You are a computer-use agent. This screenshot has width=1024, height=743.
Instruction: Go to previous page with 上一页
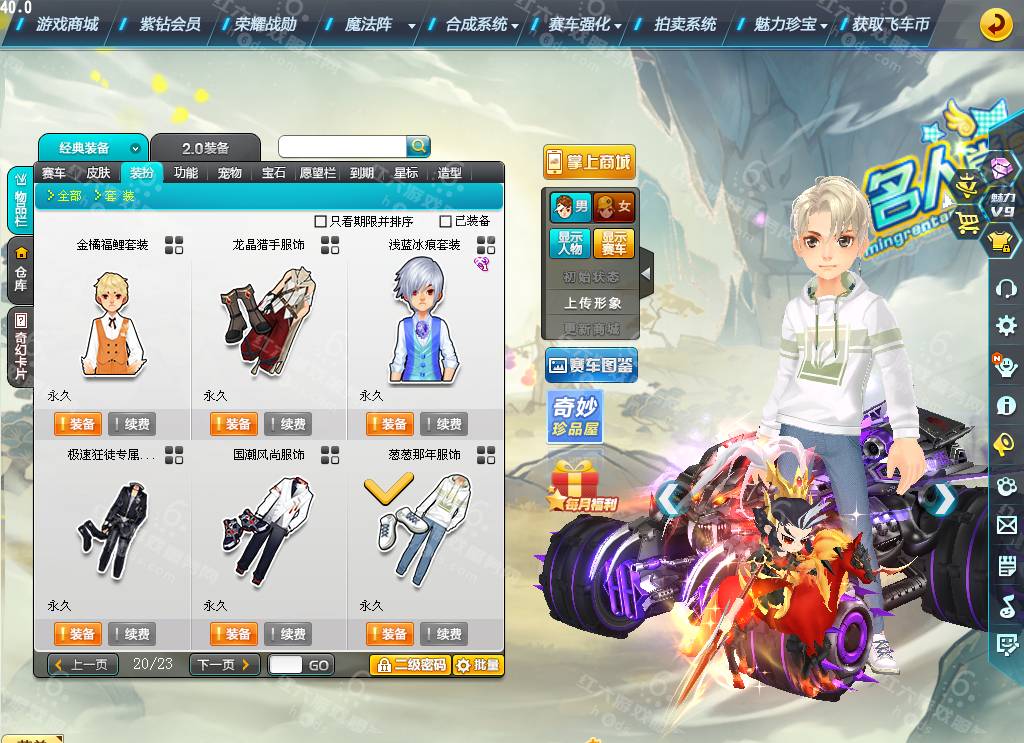tap(83, 665)
